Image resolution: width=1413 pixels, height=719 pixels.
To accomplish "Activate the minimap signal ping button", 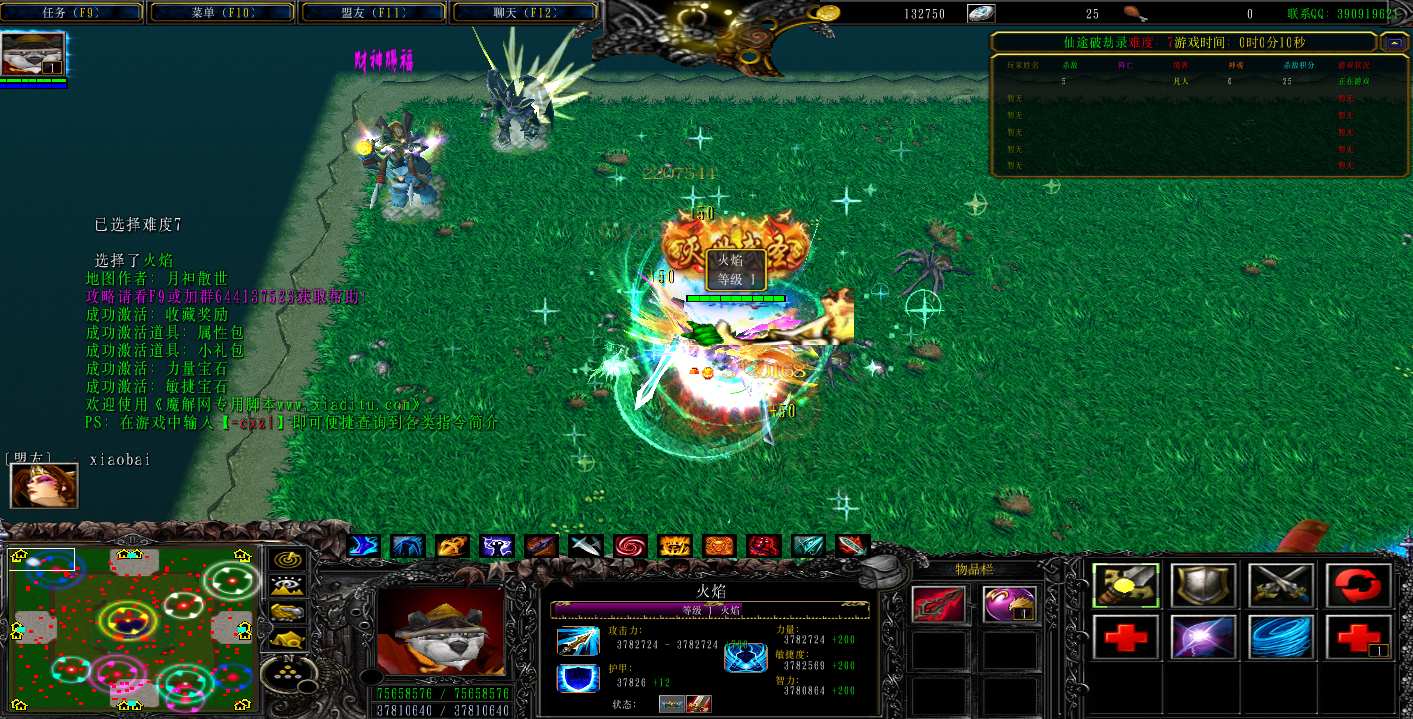I will pyautogui.click(x=289, y=560).
